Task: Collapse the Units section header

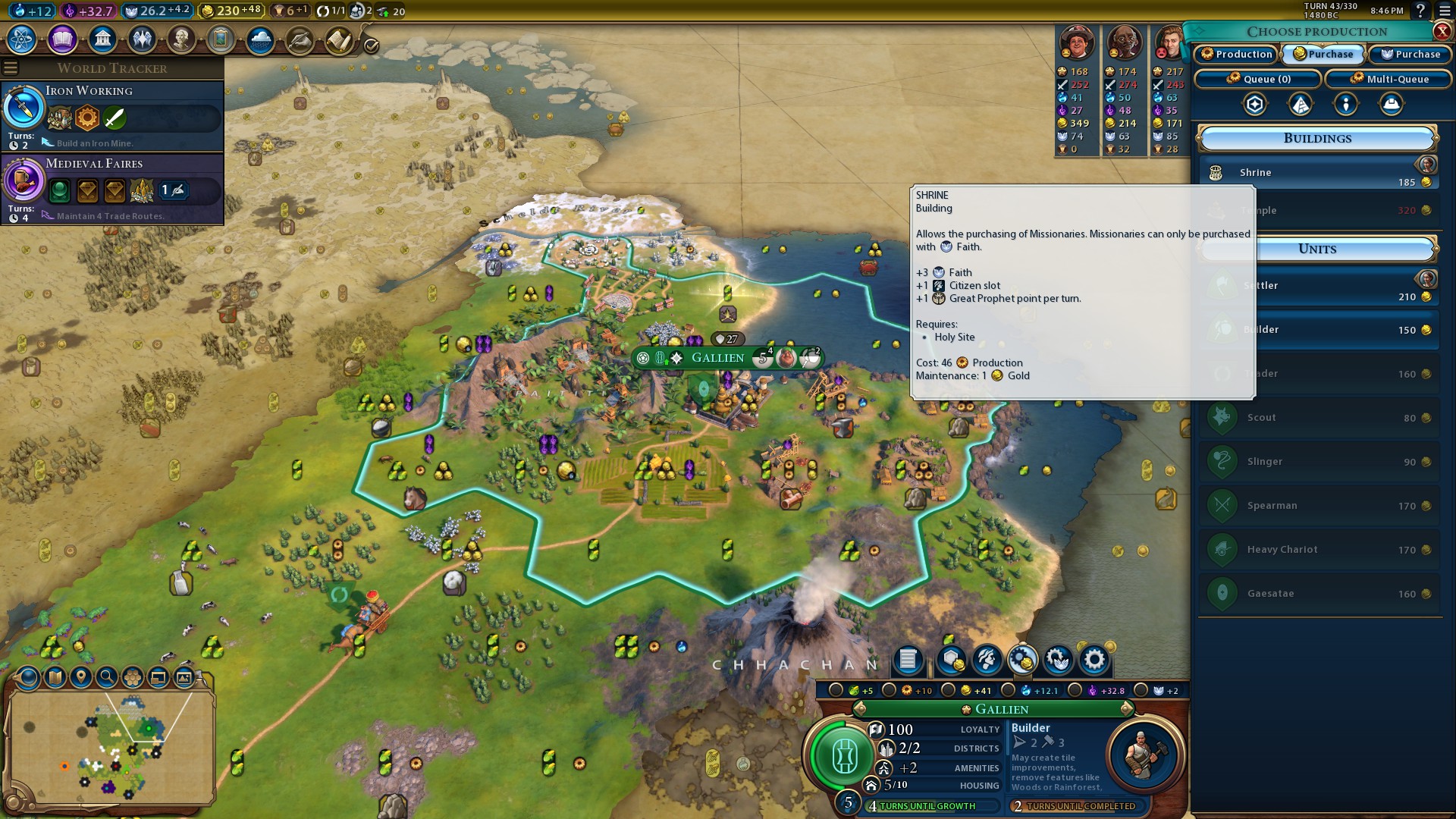Action: point(1317,249)
